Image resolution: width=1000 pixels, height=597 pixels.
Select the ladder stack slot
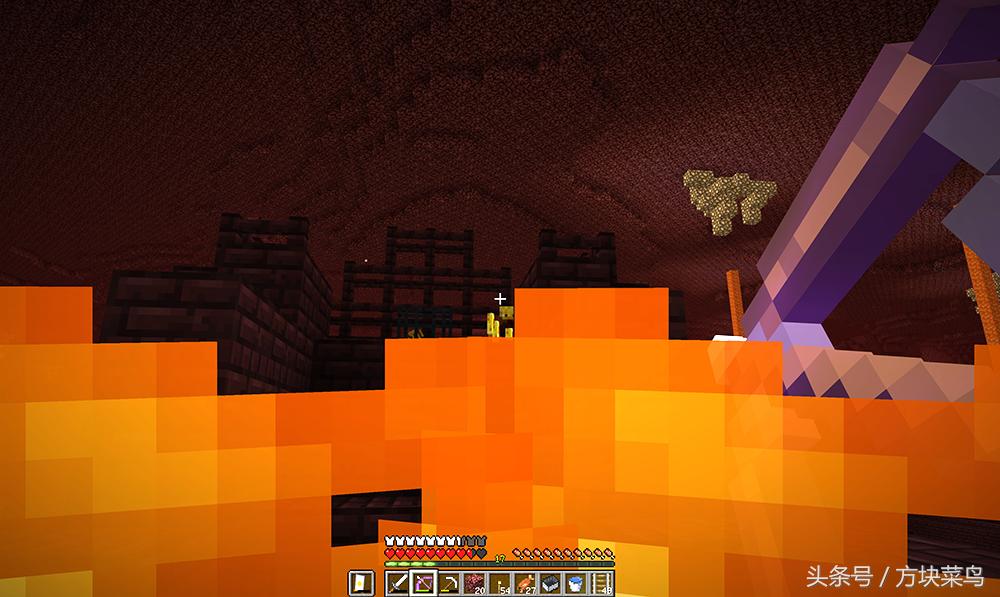point(601,582)
